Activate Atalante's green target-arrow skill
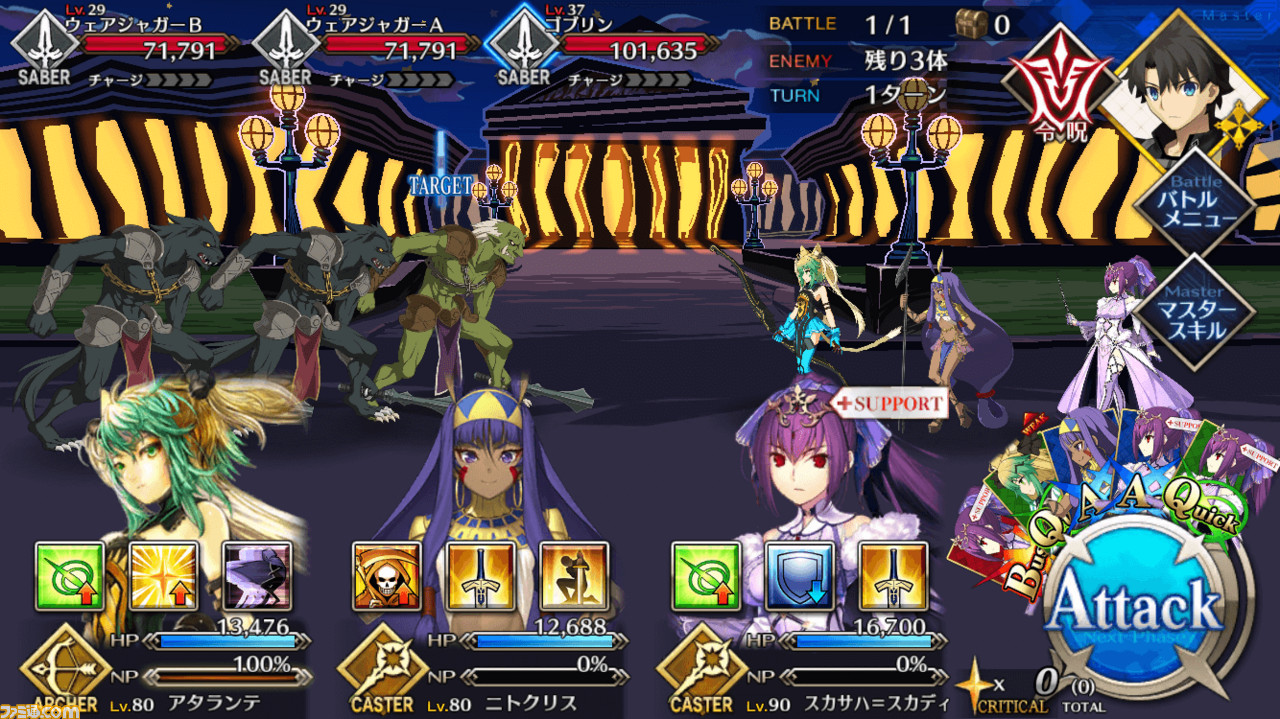The width and height of the screenshot is (1280, 719). pos(70,576)
